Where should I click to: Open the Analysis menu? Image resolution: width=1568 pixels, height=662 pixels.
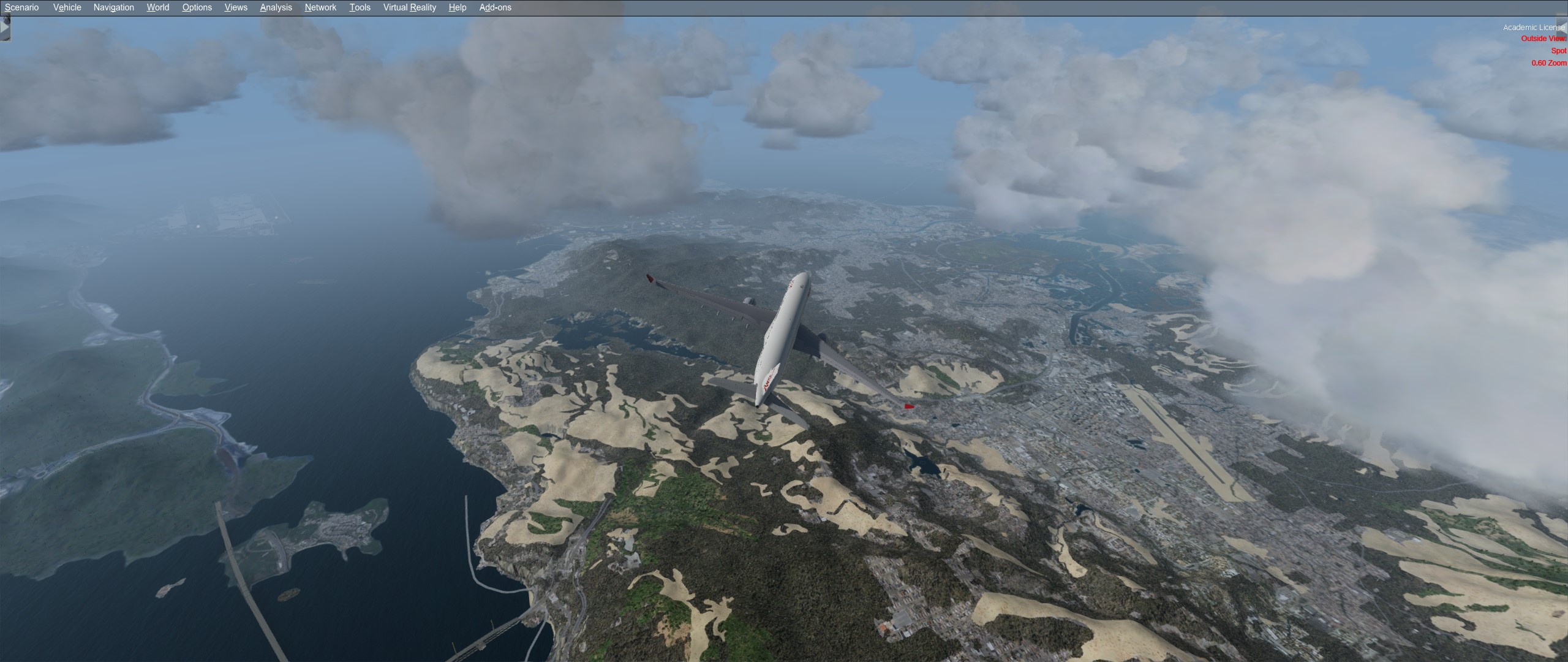click(276, 7)
